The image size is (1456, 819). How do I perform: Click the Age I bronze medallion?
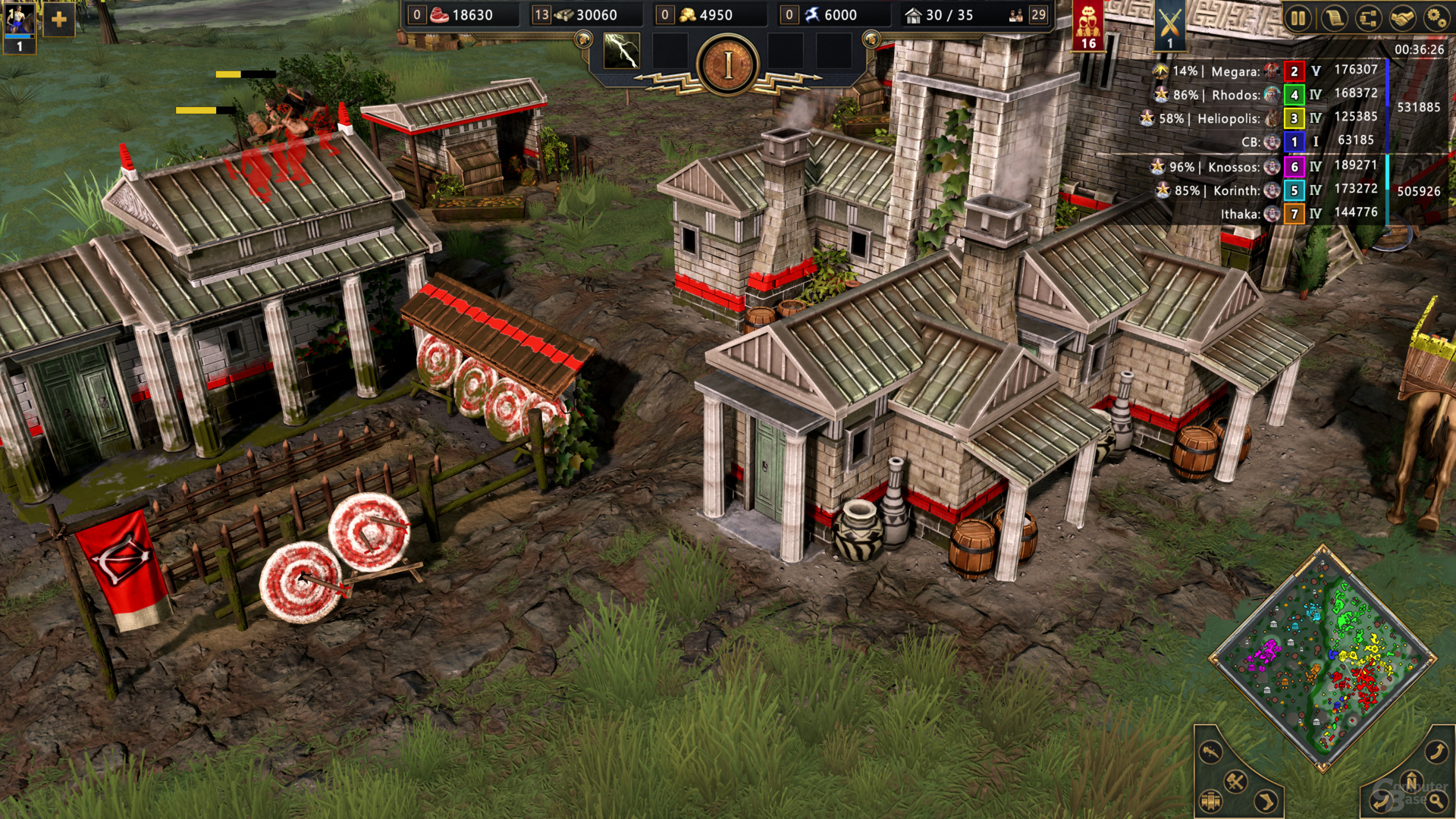[728, 65]
